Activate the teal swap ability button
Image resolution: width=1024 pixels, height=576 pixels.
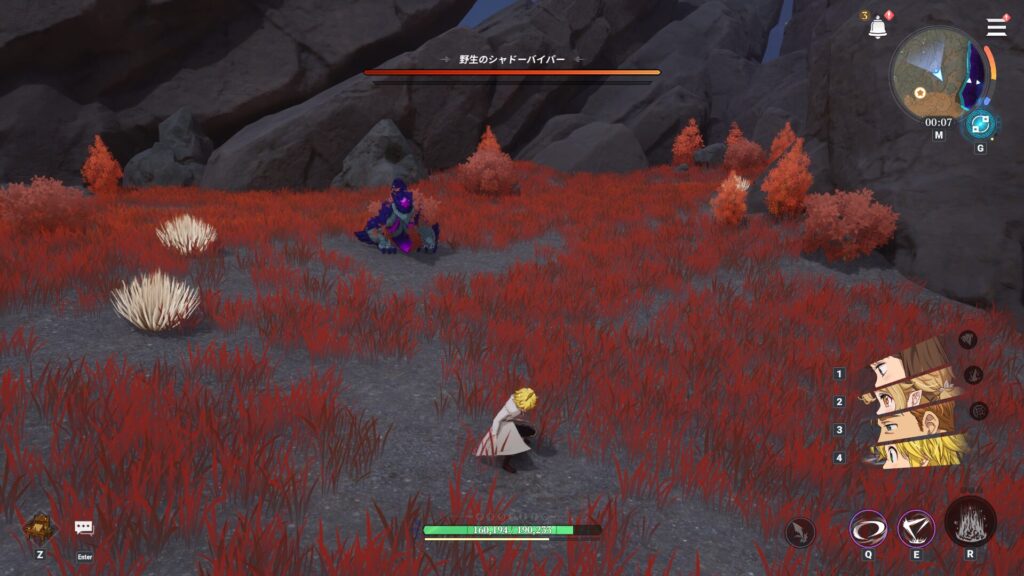979,125
